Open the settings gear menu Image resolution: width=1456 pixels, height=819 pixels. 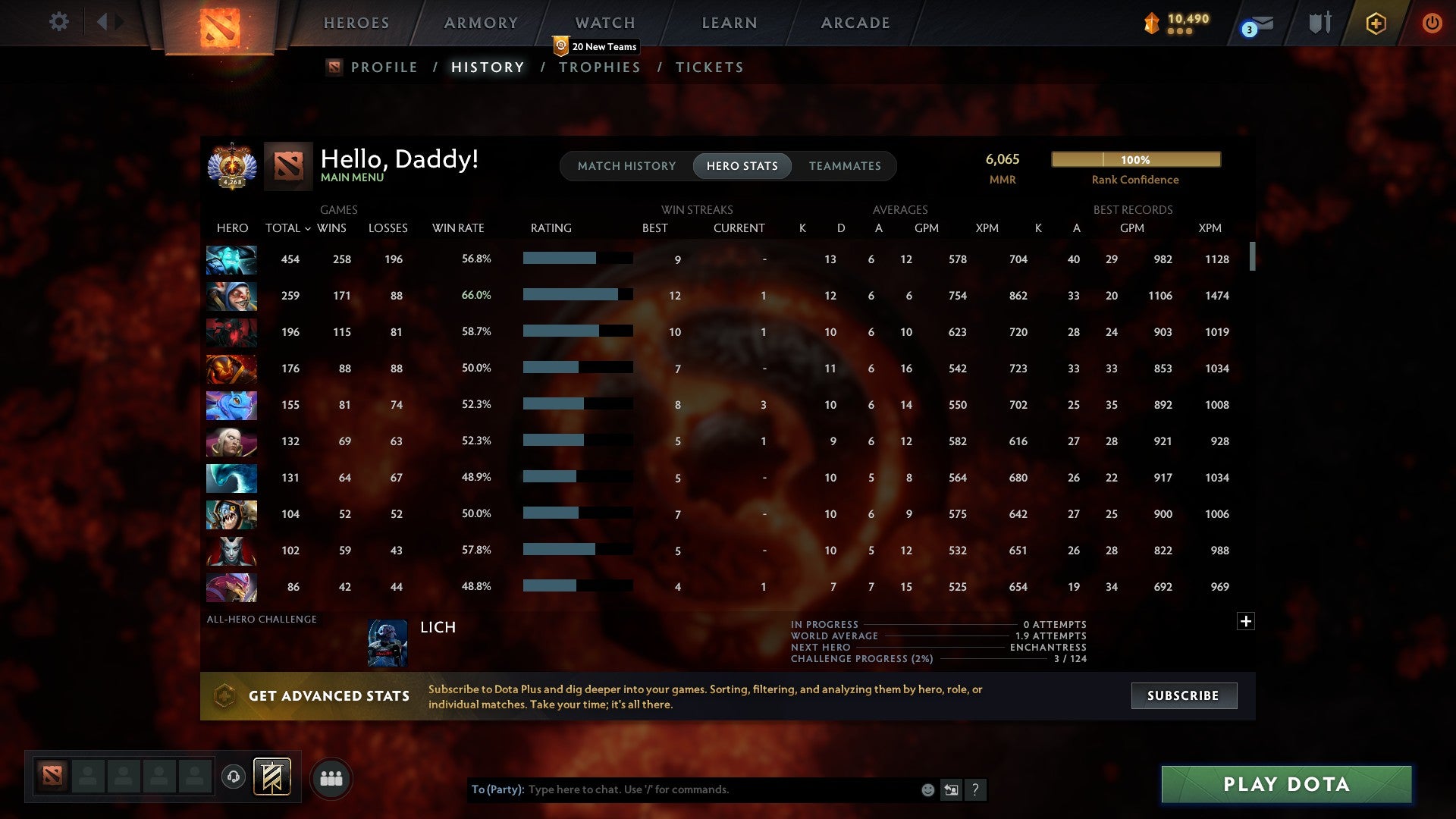pos(58,22)
